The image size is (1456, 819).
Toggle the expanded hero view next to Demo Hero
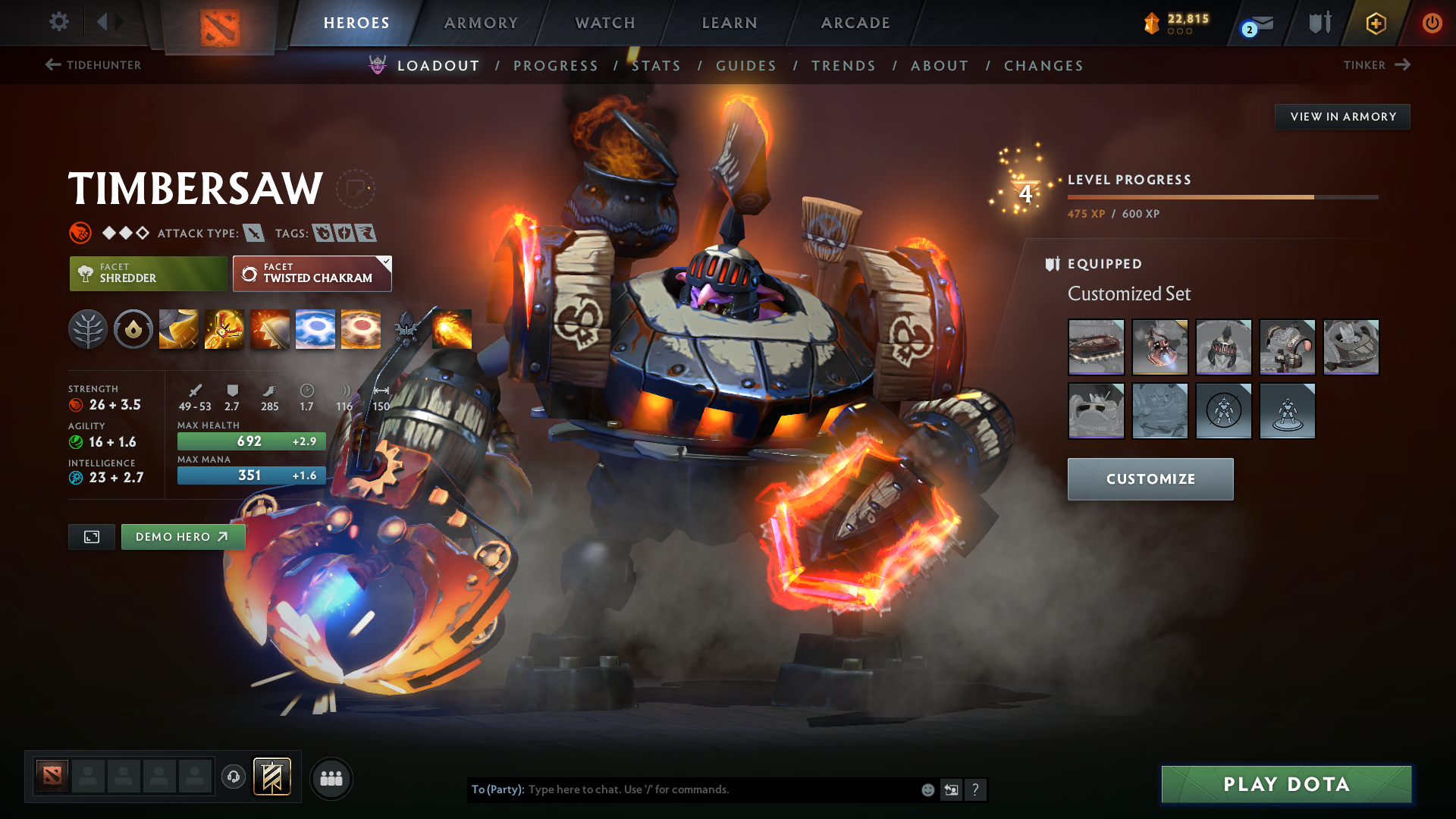point(91,536)
